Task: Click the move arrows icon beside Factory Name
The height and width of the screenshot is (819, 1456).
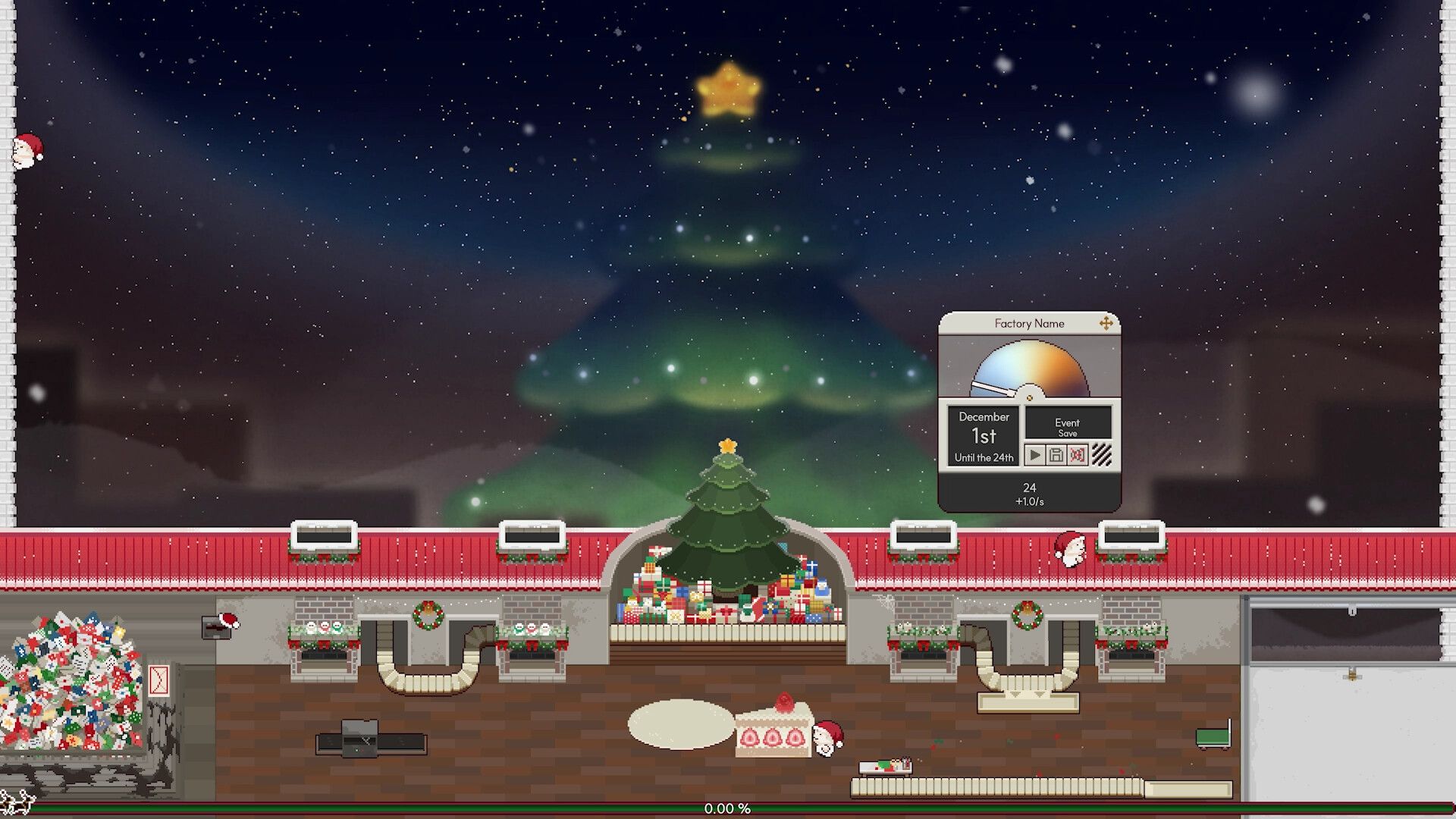Action: click(x=1106, y=324)
